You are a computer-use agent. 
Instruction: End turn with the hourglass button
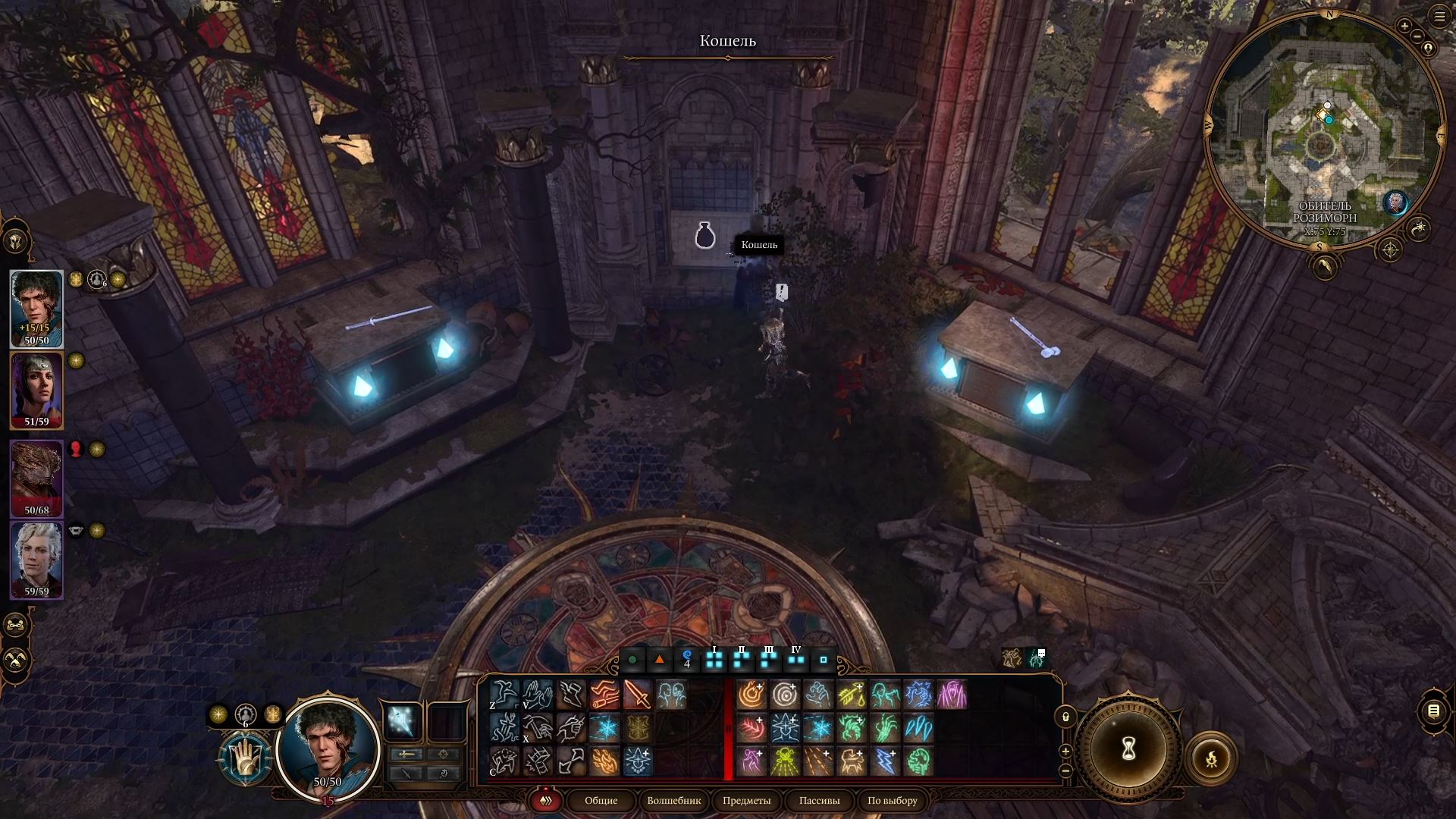1128,749
